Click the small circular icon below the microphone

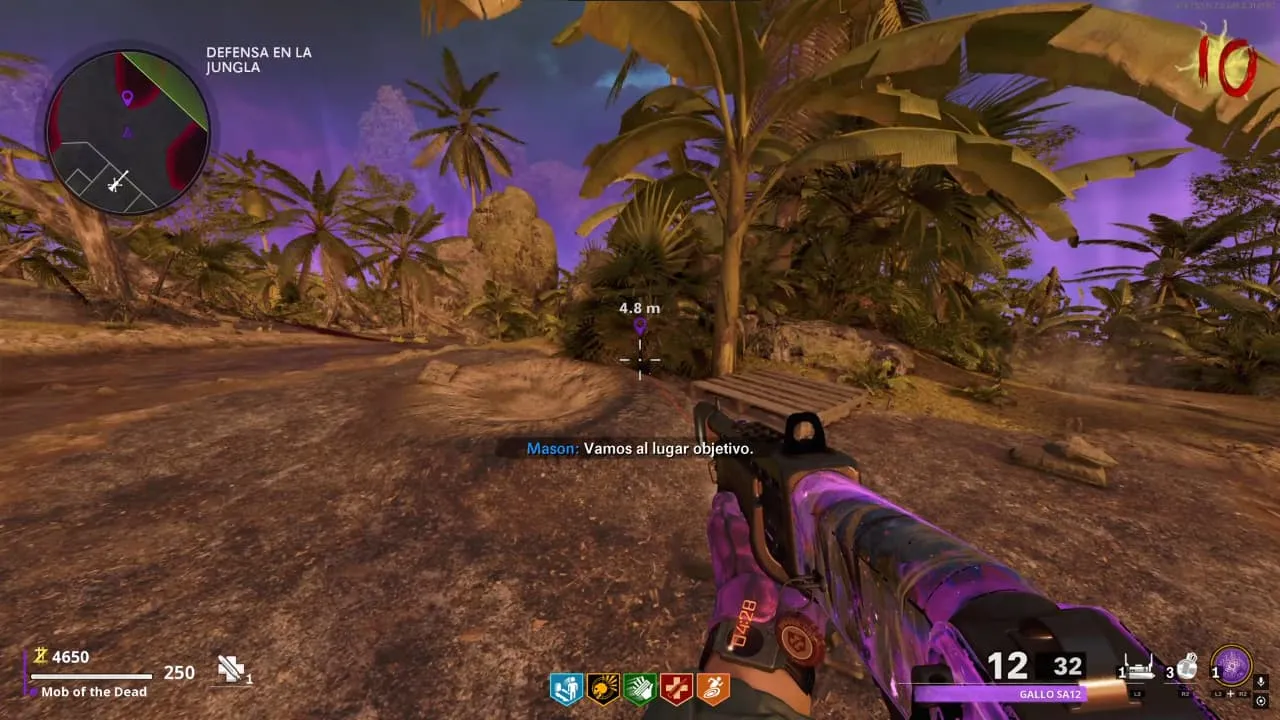1261,701
